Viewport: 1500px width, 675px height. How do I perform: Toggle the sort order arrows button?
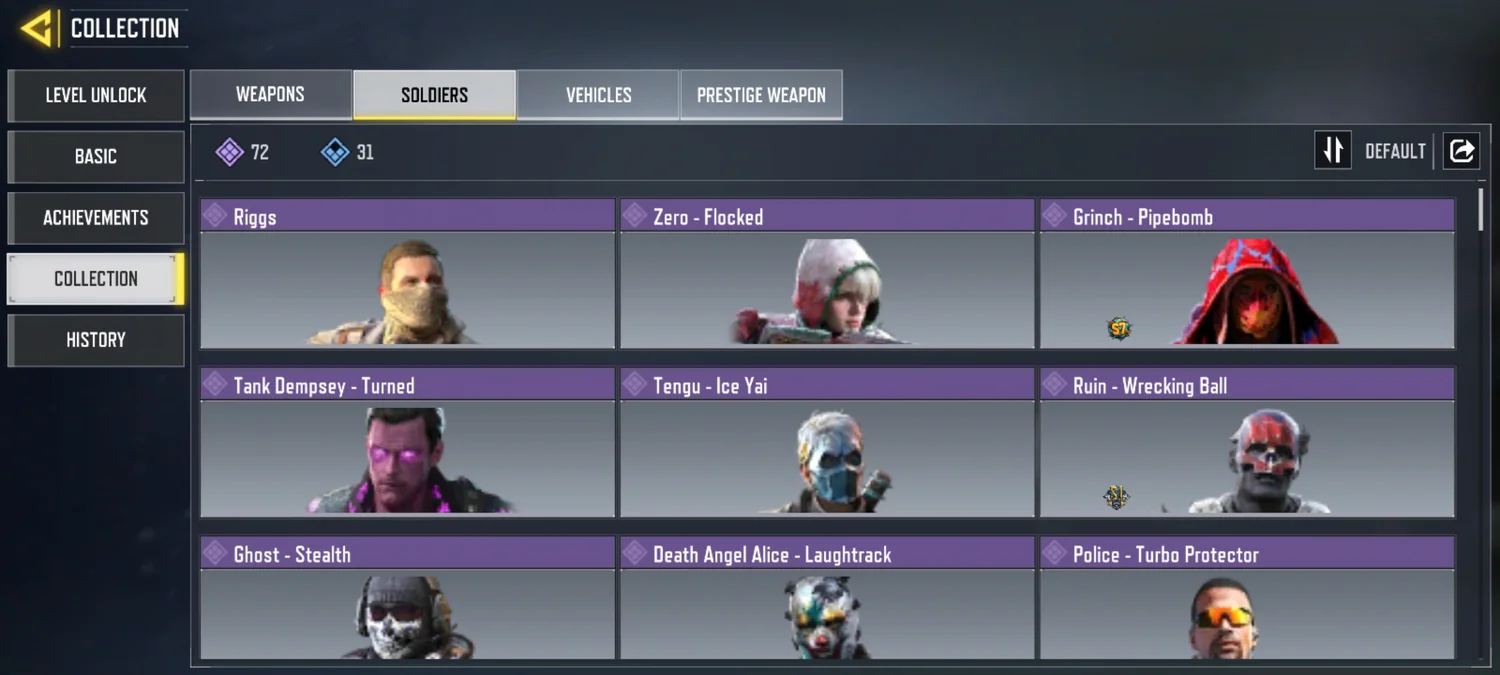coord(1332,151)
